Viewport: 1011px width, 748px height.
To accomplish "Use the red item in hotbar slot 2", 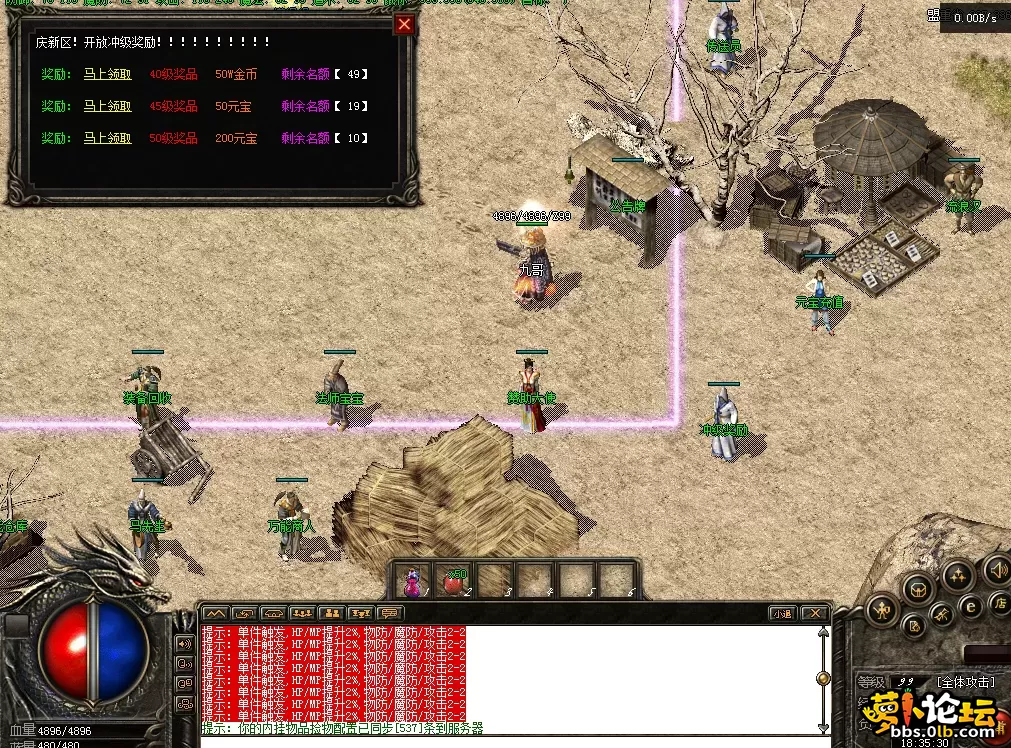I will [x=453, y=581].
